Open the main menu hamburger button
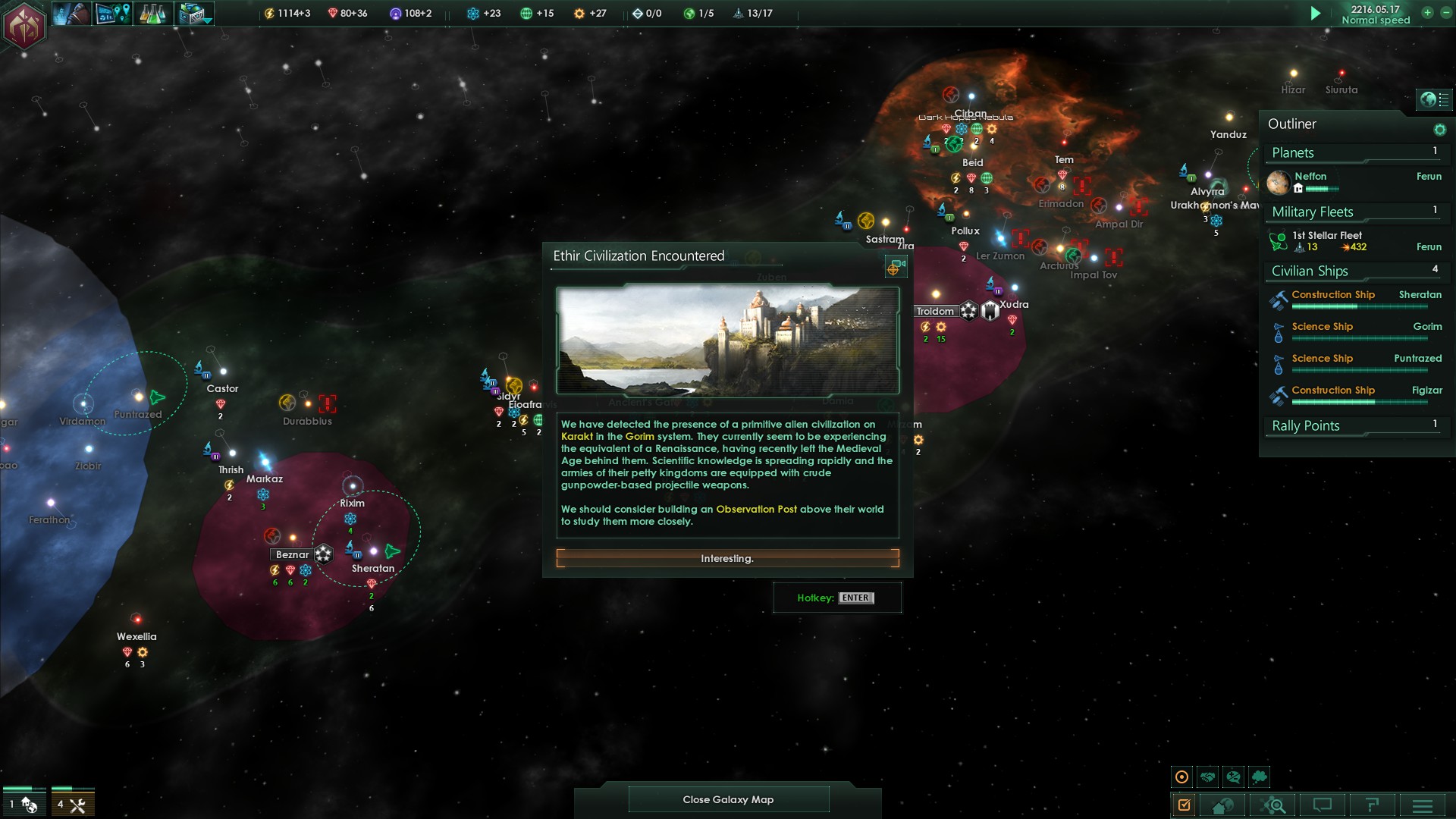This screenshot has height=819, width=1456. 1423,805
